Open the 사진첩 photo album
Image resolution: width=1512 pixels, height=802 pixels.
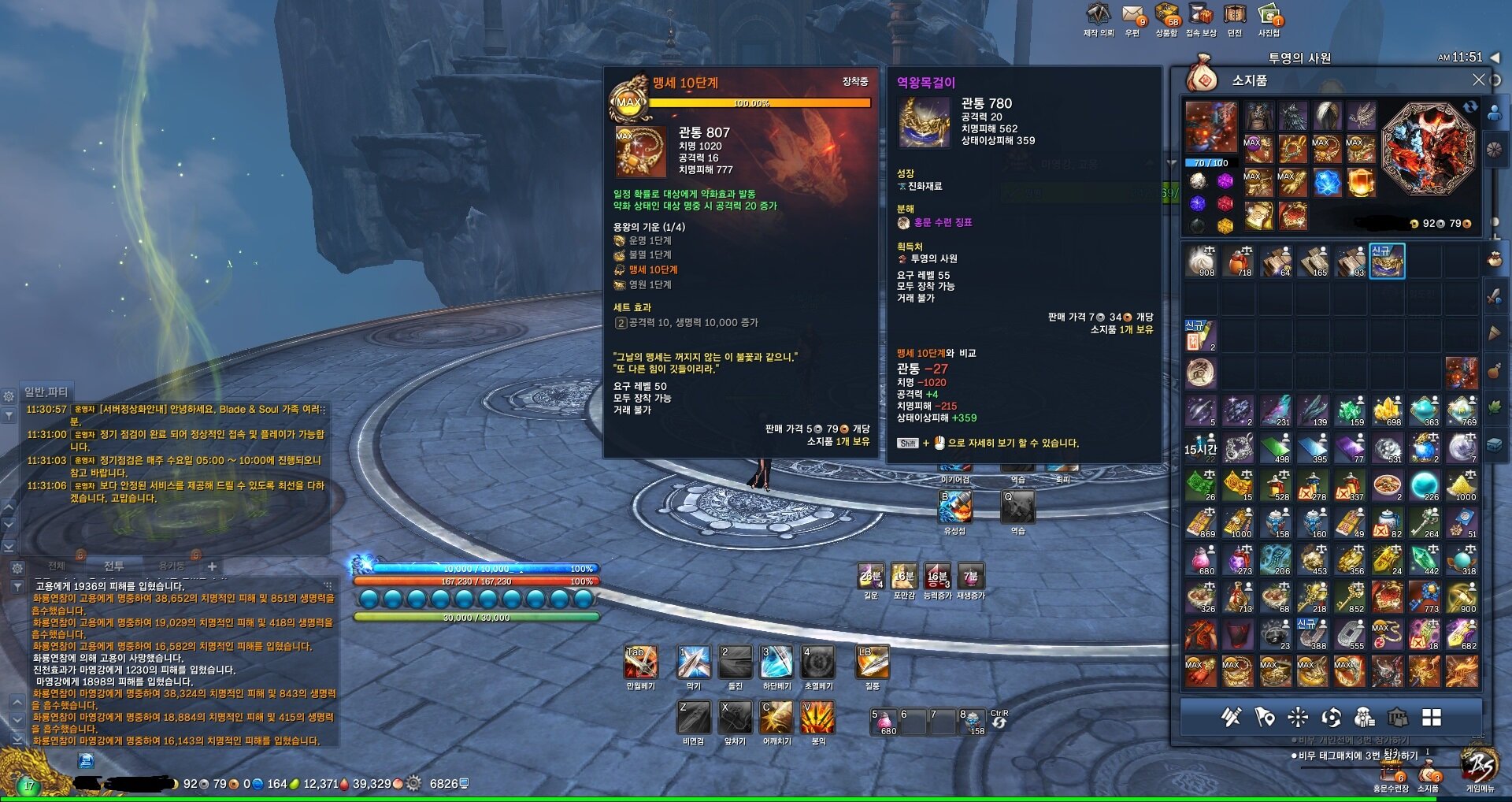(x=1269, y=17)
